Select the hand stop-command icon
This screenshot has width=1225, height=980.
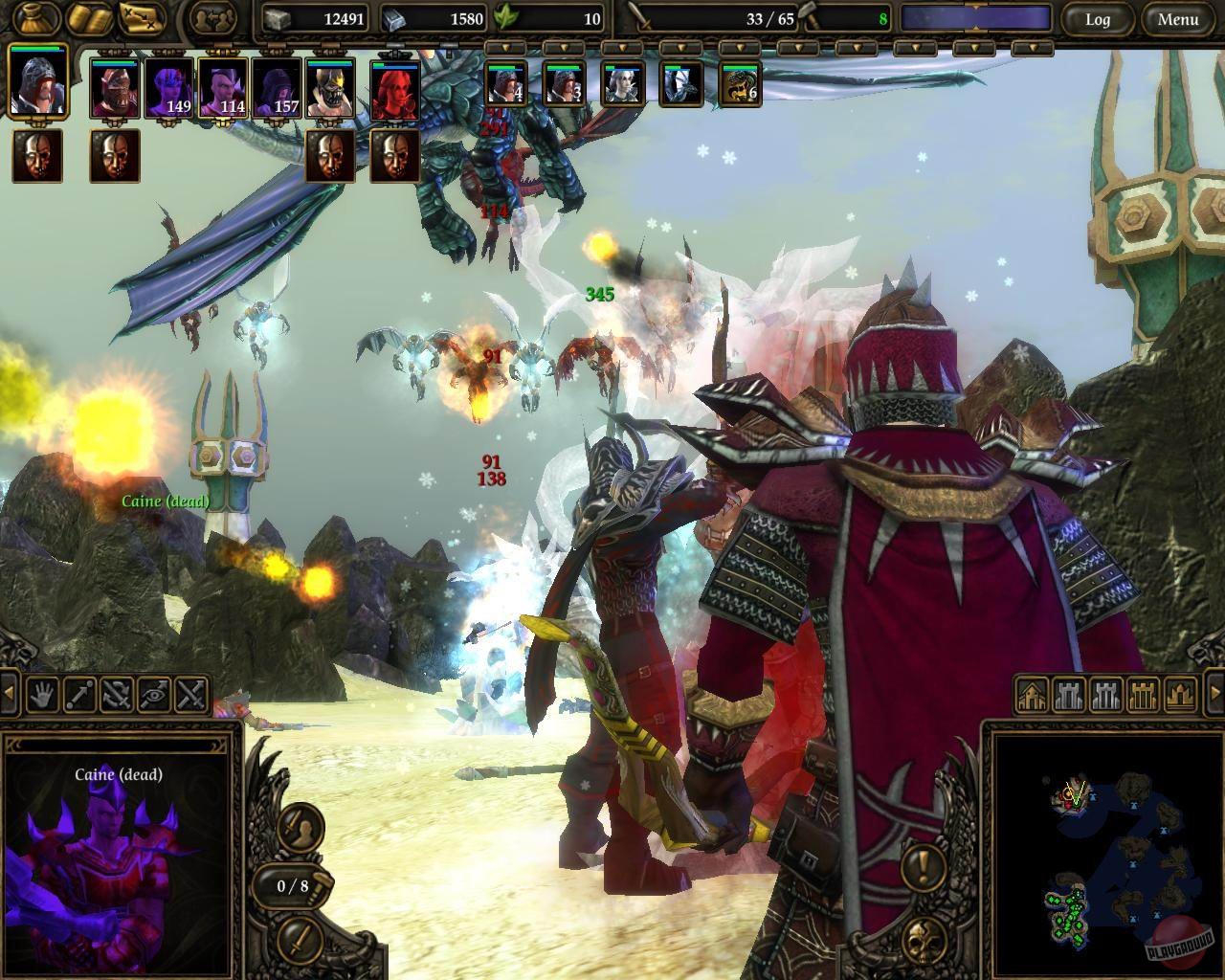tap(42, 696)
